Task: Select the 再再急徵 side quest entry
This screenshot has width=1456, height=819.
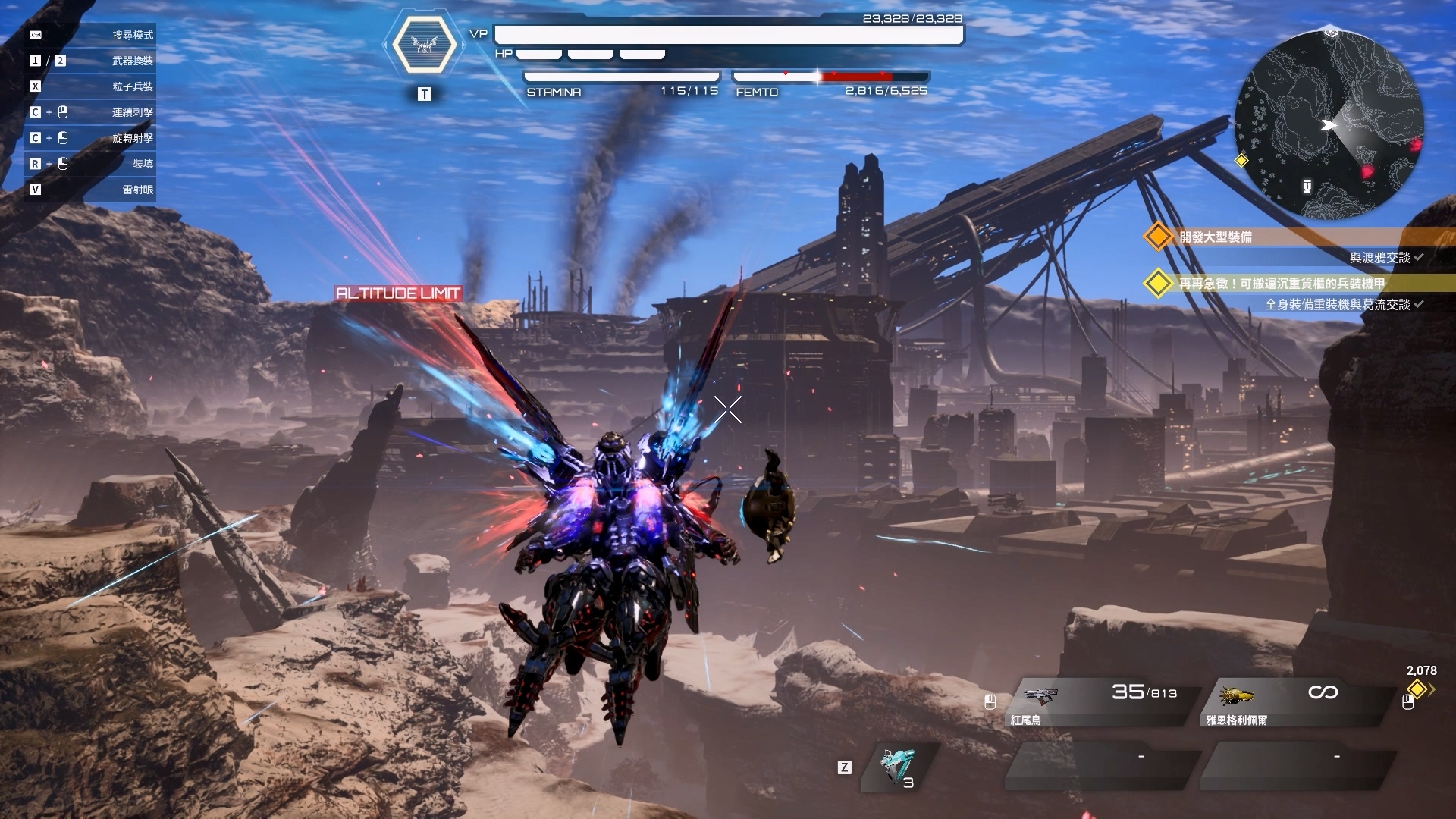Action: click(1282, 284)
